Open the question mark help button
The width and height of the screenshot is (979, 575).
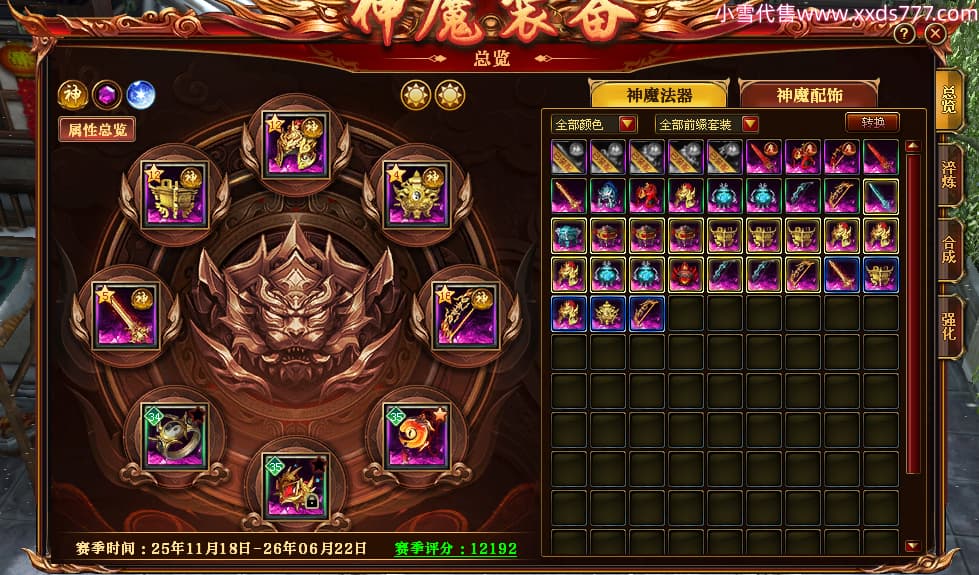point(904,33)
